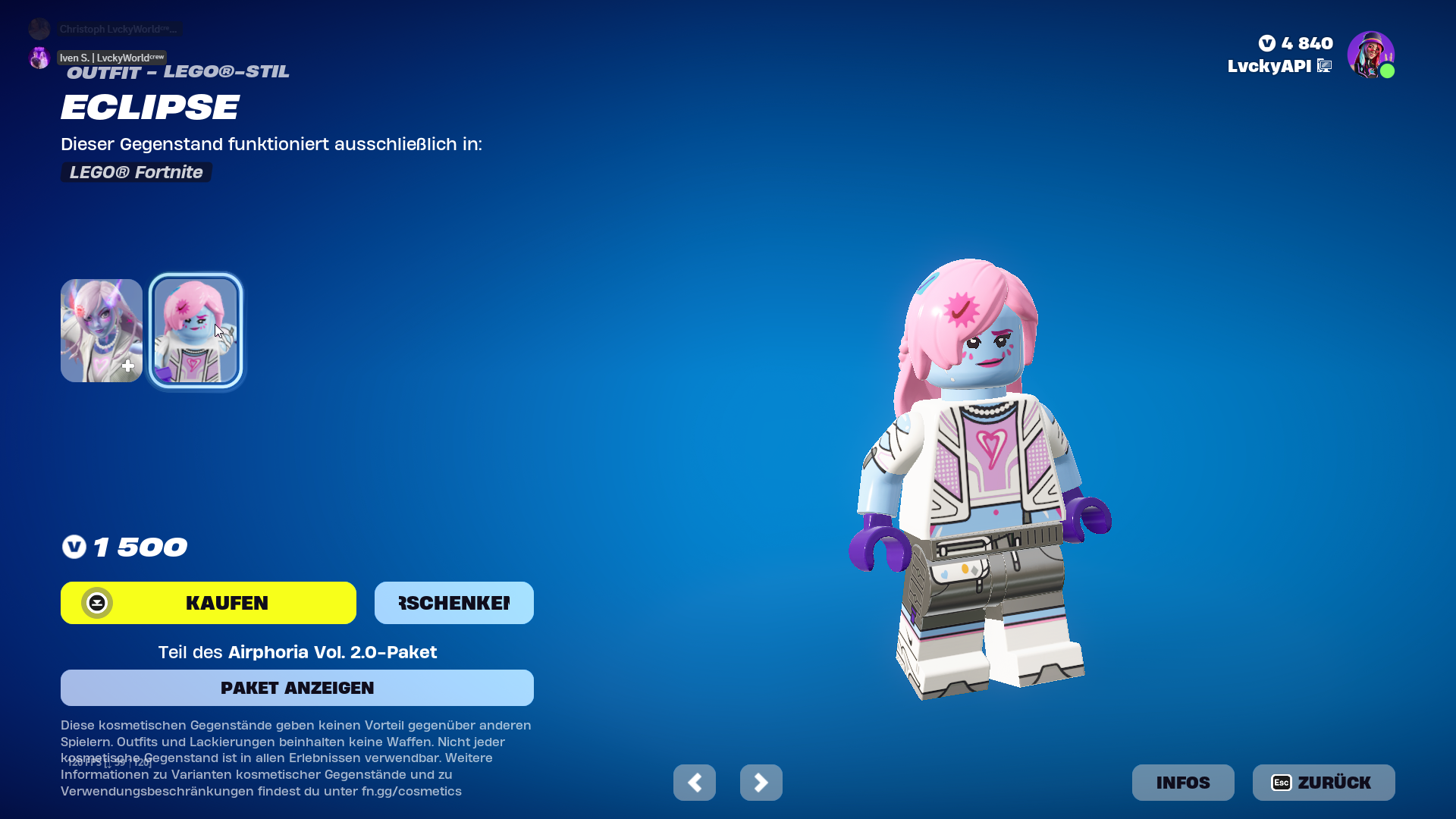Select party member Christoph LvckyWorld
This screenshot has height=819, width=1456.
coord(118,29)
